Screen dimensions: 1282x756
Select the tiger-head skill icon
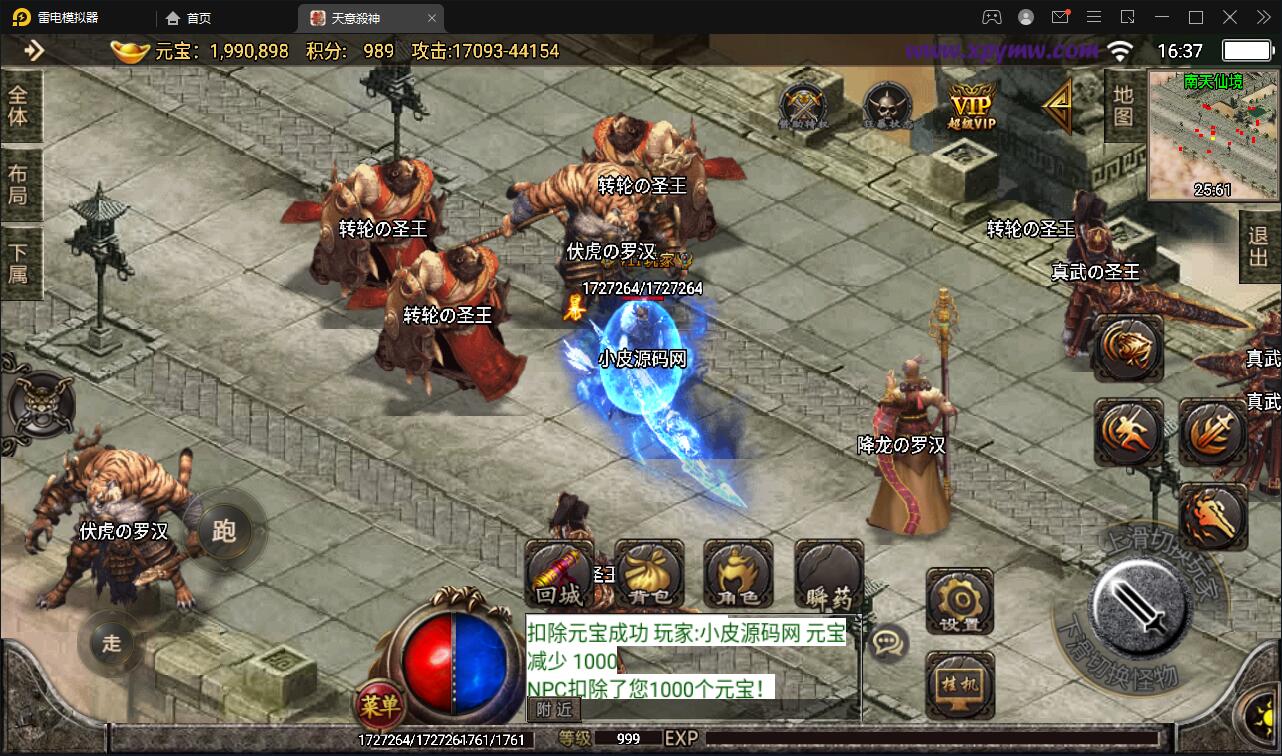1128,350
